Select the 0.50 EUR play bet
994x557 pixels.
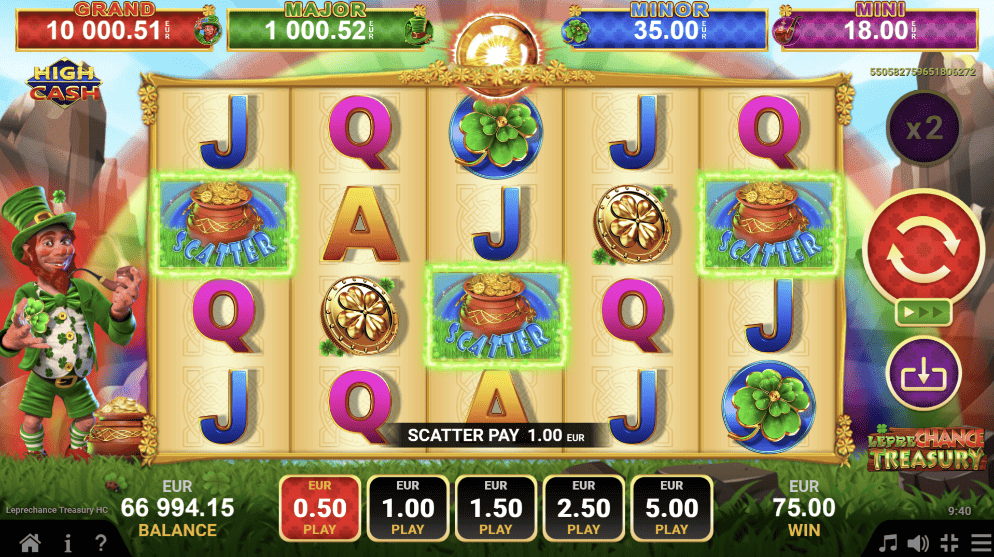(x=320, y=508)
